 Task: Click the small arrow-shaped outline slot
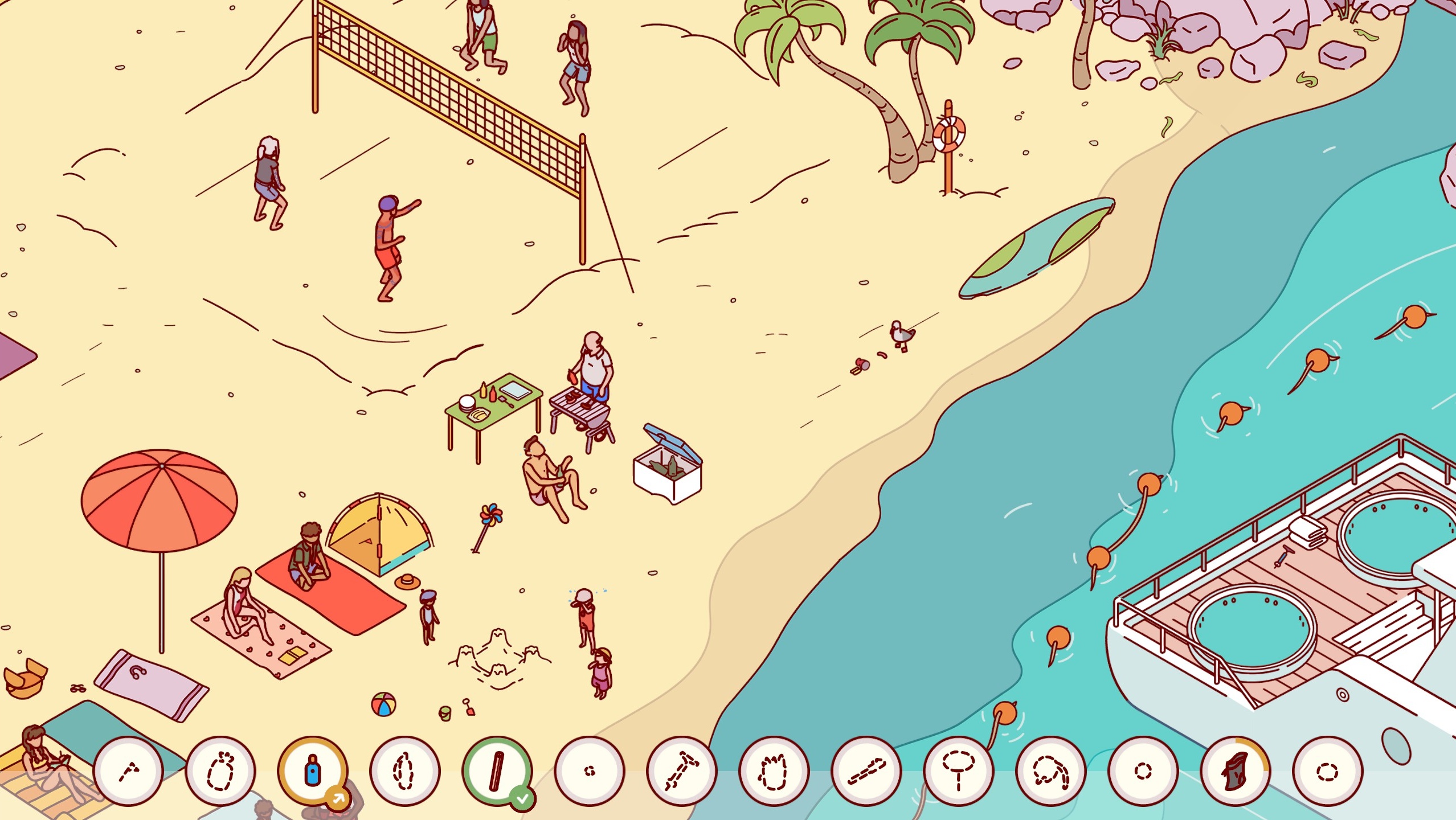[x=128, y=771]
